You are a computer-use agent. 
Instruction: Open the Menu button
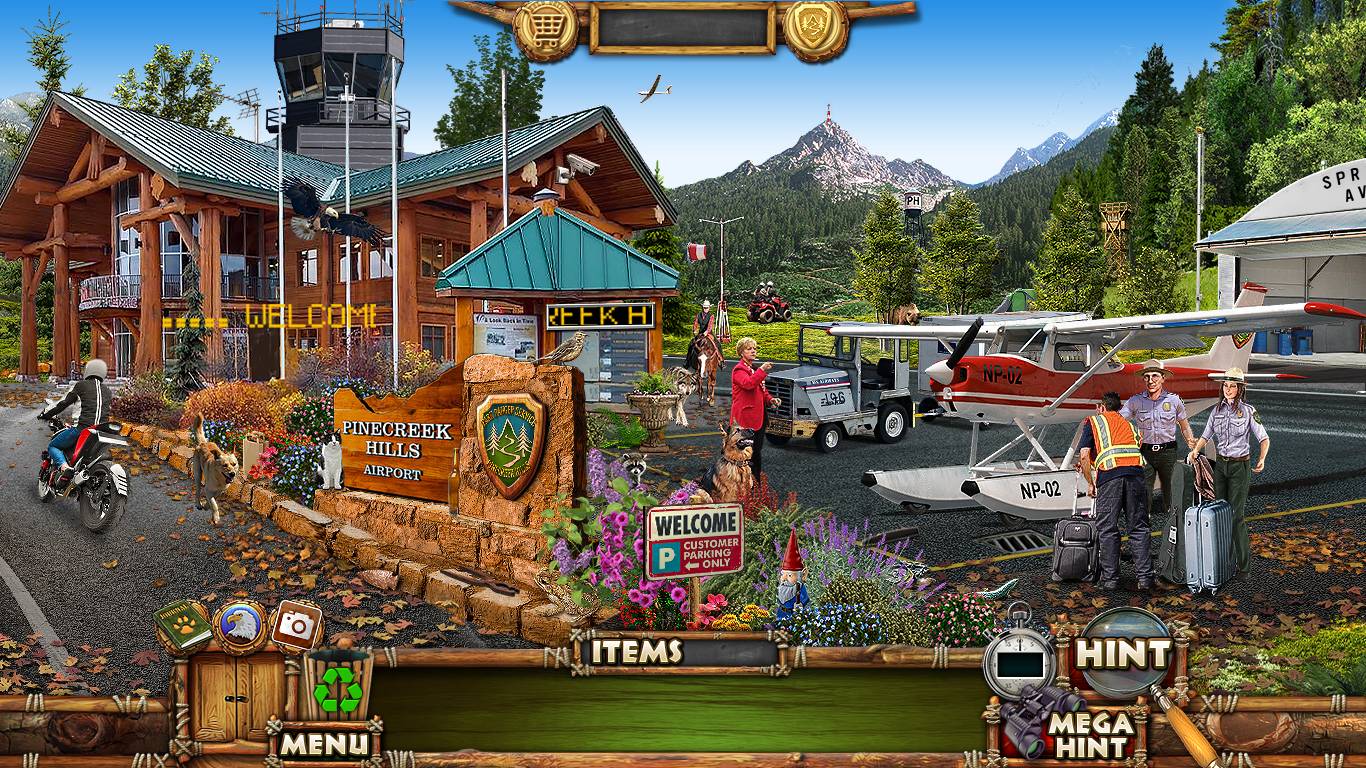pyautogui.click(x=325, y=743)
